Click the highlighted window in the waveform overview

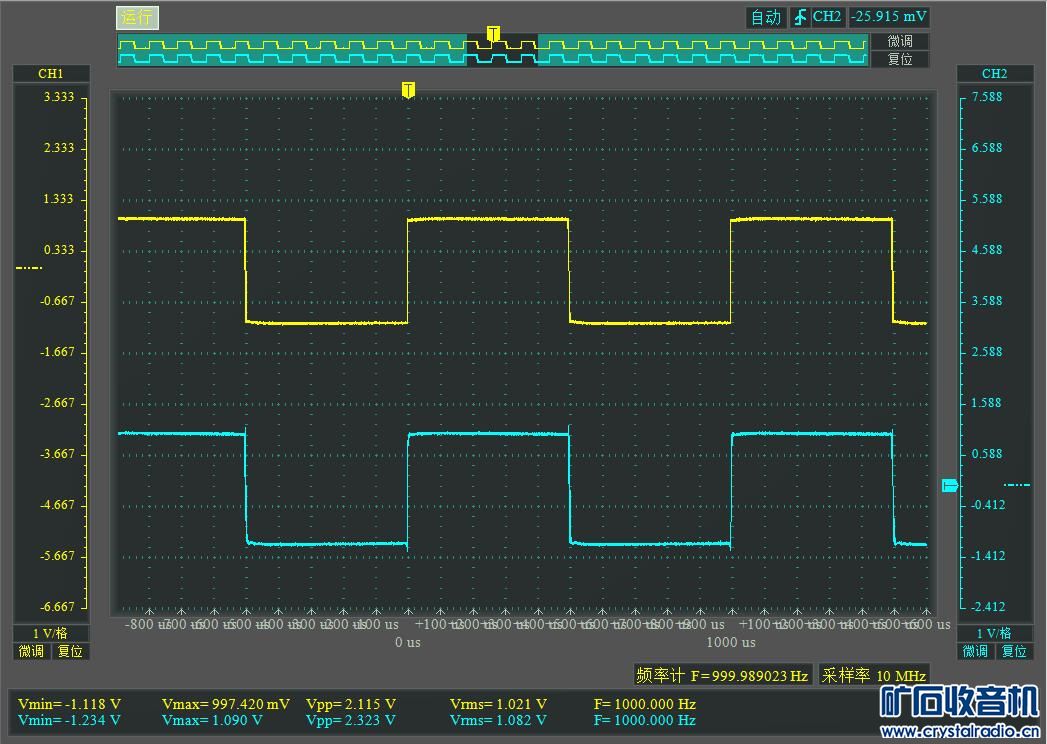(502, 50)
